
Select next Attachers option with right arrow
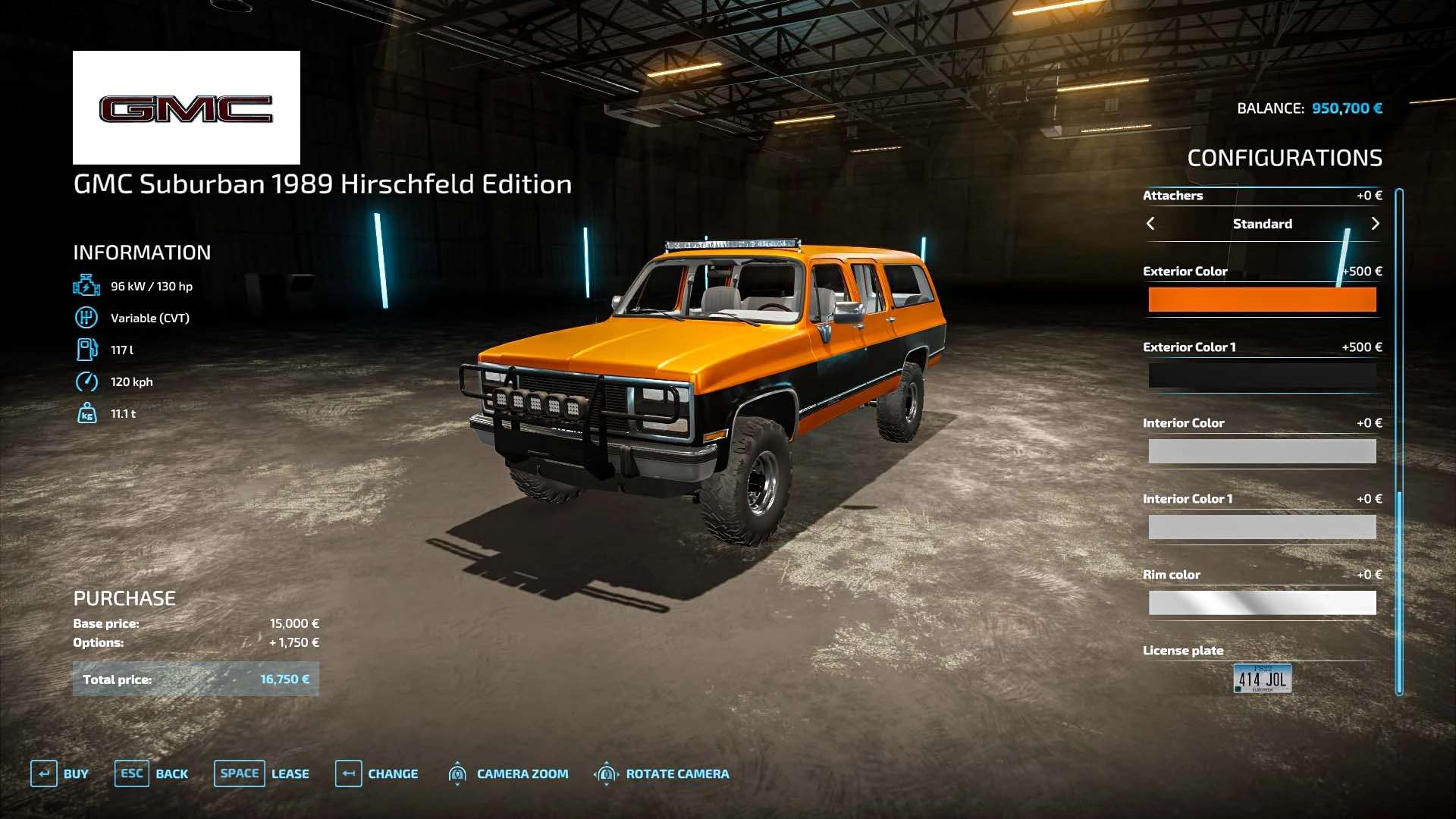coord(1375,224)
